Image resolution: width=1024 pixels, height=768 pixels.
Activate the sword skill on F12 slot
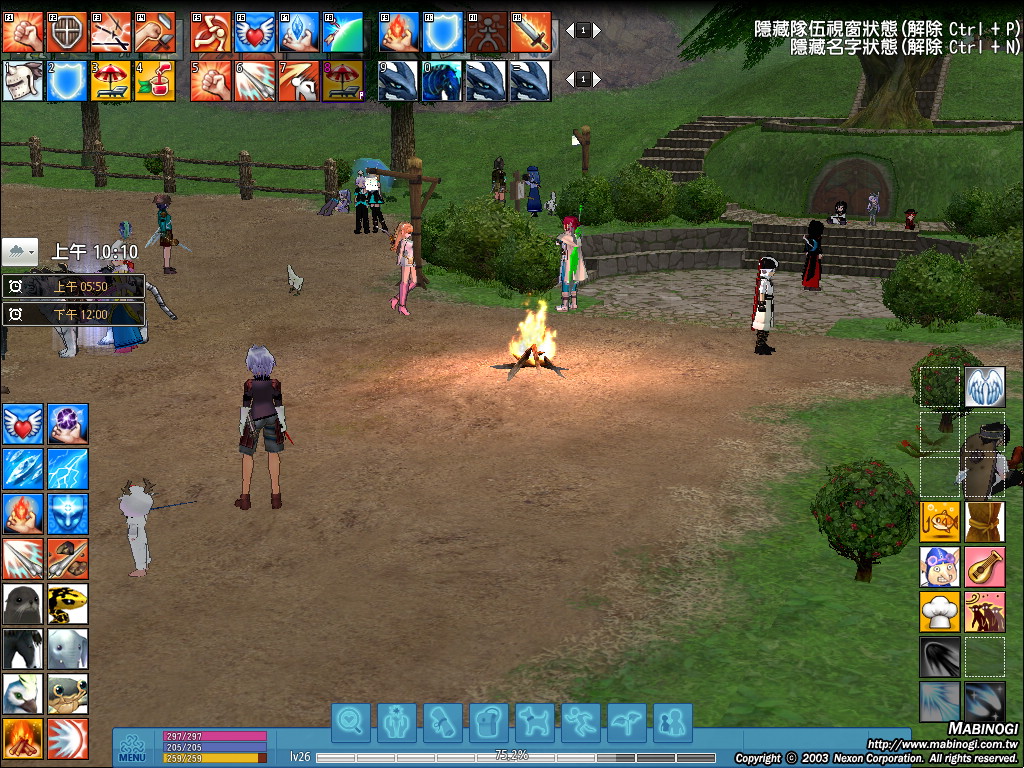coord(531,32)
